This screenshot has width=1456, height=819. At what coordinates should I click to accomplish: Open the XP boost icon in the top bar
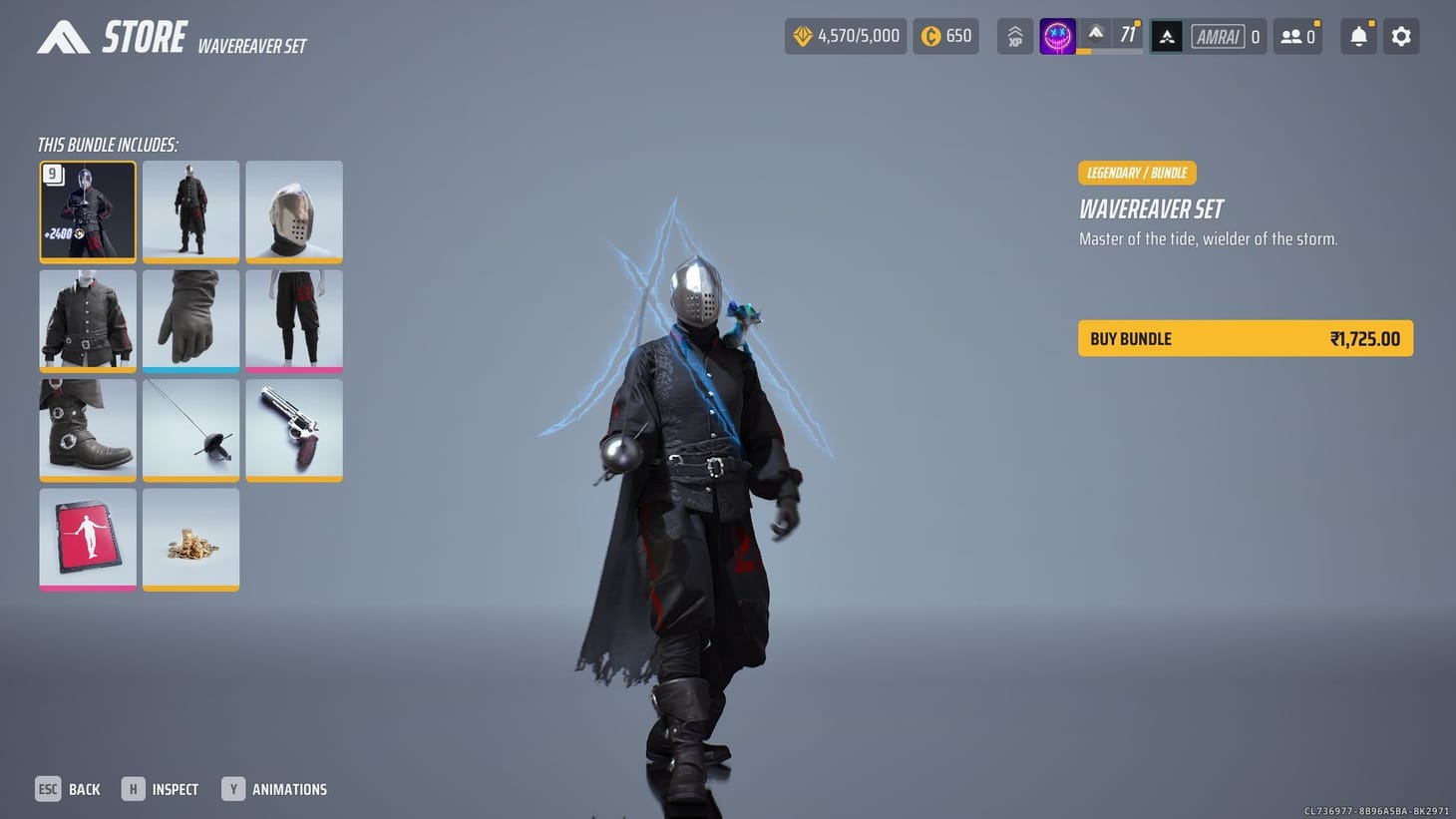[1014, 36]
